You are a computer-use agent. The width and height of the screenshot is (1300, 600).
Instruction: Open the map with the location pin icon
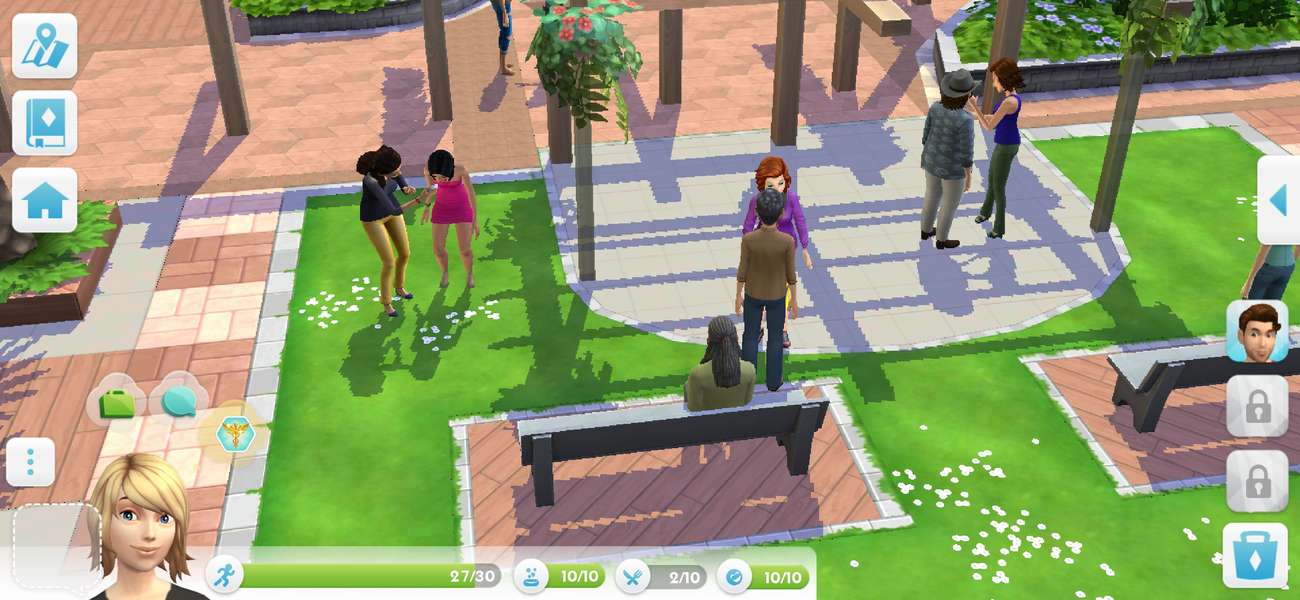(44, 46)
